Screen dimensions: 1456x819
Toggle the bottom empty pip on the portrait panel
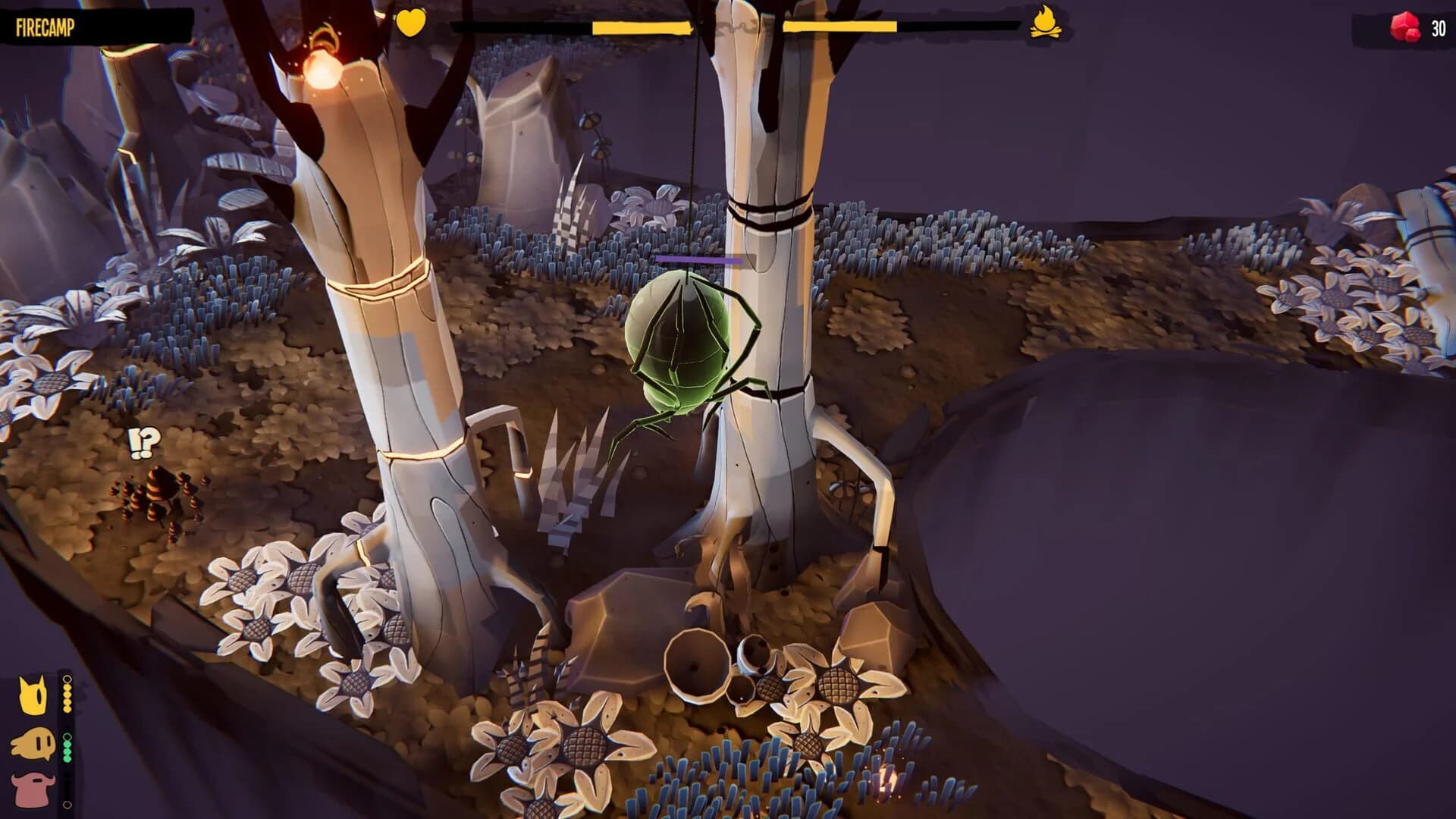(x=67, y=804)
